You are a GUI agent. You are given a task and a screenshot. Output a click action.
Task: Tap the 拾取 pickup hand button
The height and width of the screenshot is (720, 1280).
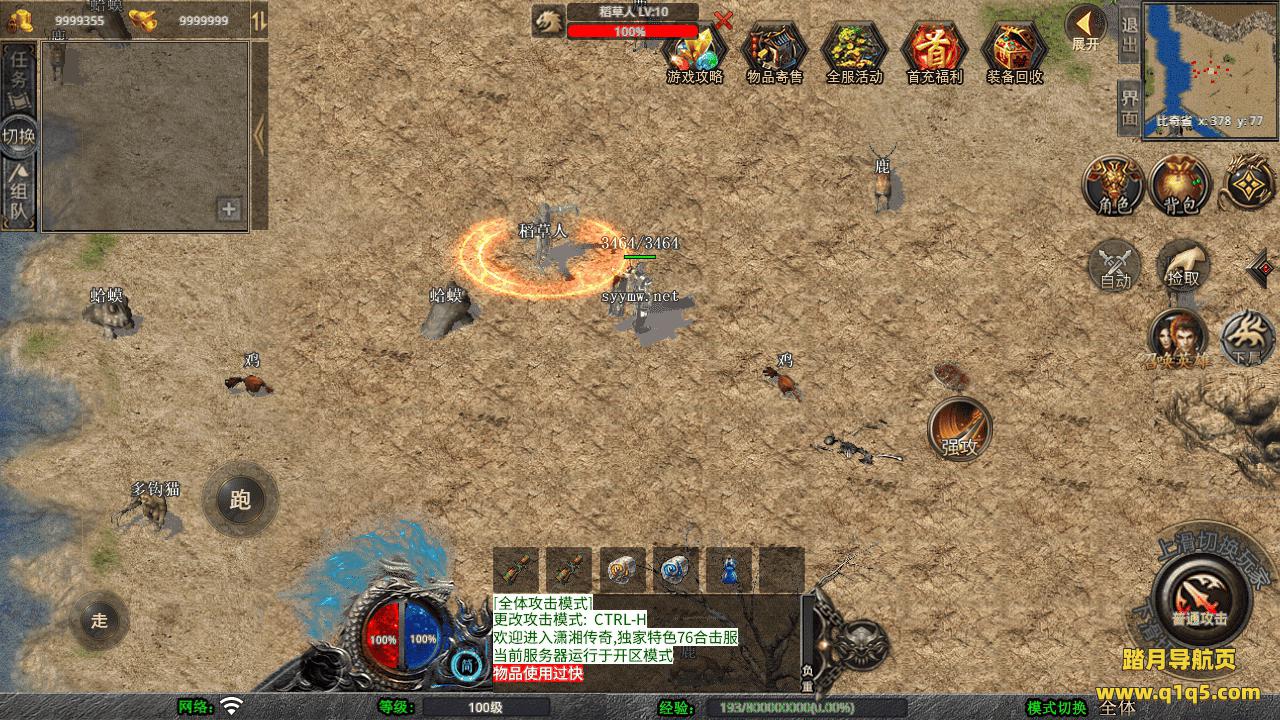coord(1183,266)
